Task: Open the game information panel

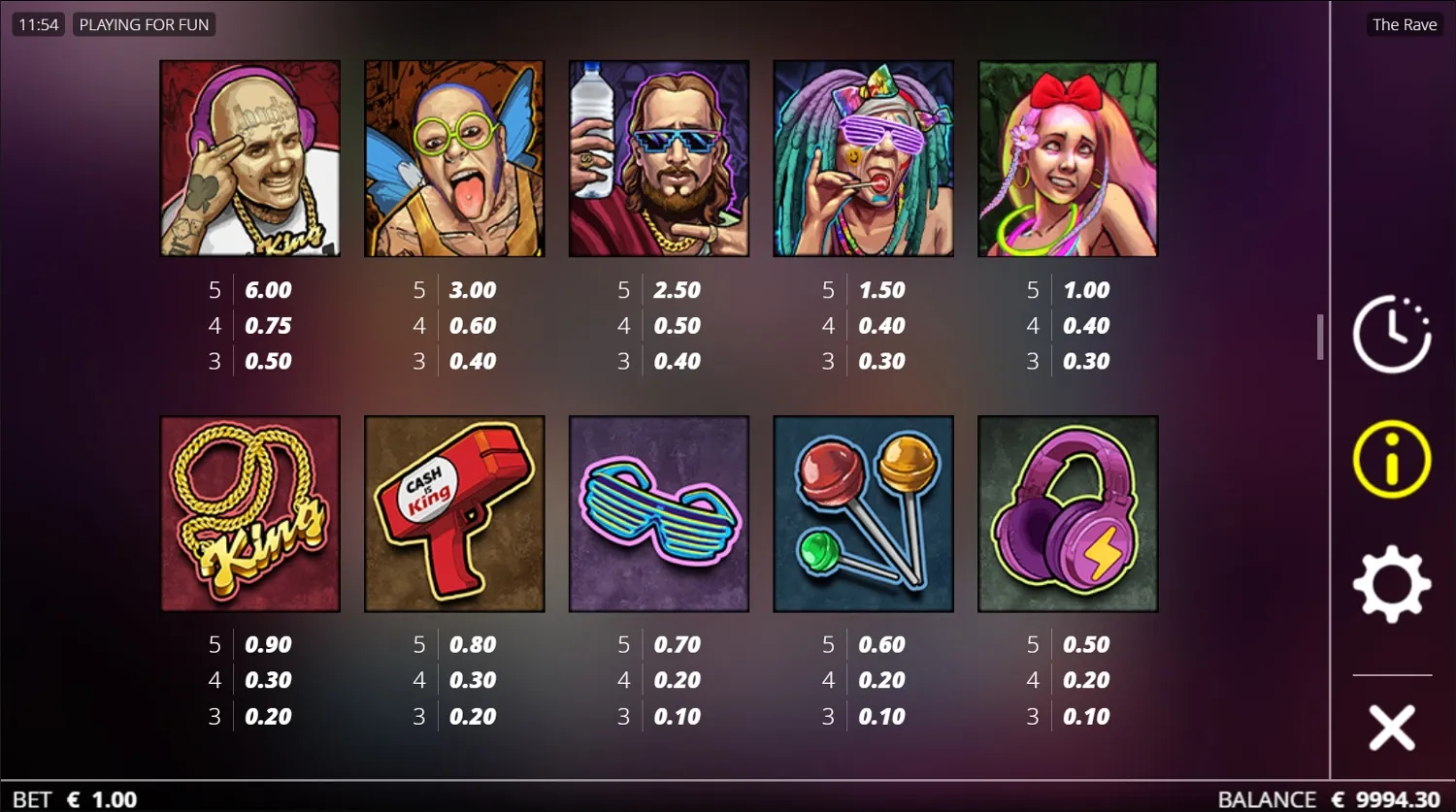Action: (x=1391, y=459)
